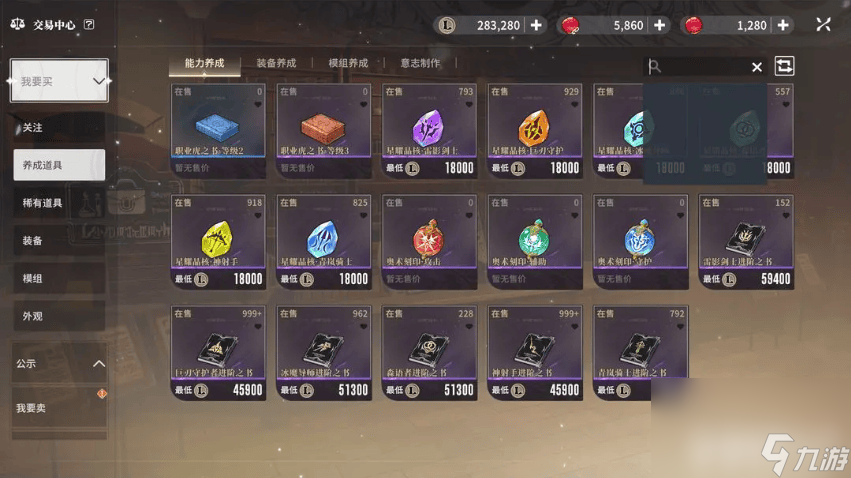Screen dimensions: 851x478
Task: Add currency next to 283,280 balance
Action: coord(537,25)
